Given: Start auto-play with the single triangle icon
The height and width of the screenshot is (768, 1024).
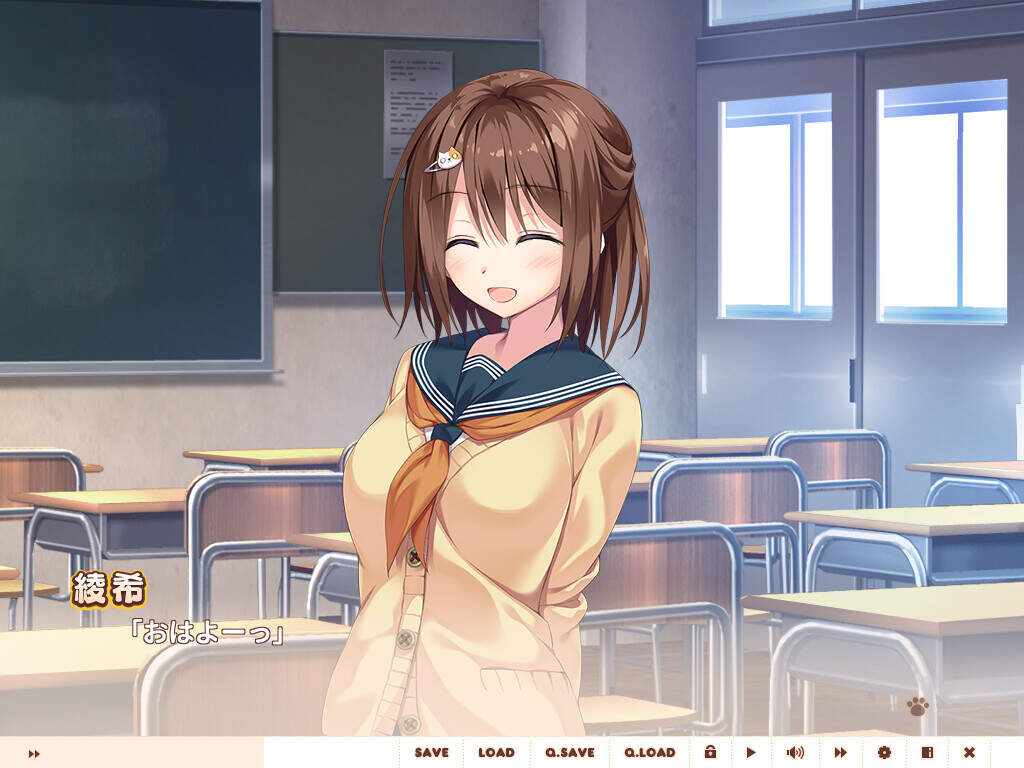Looking at the screenshot, I should [751, 753].
